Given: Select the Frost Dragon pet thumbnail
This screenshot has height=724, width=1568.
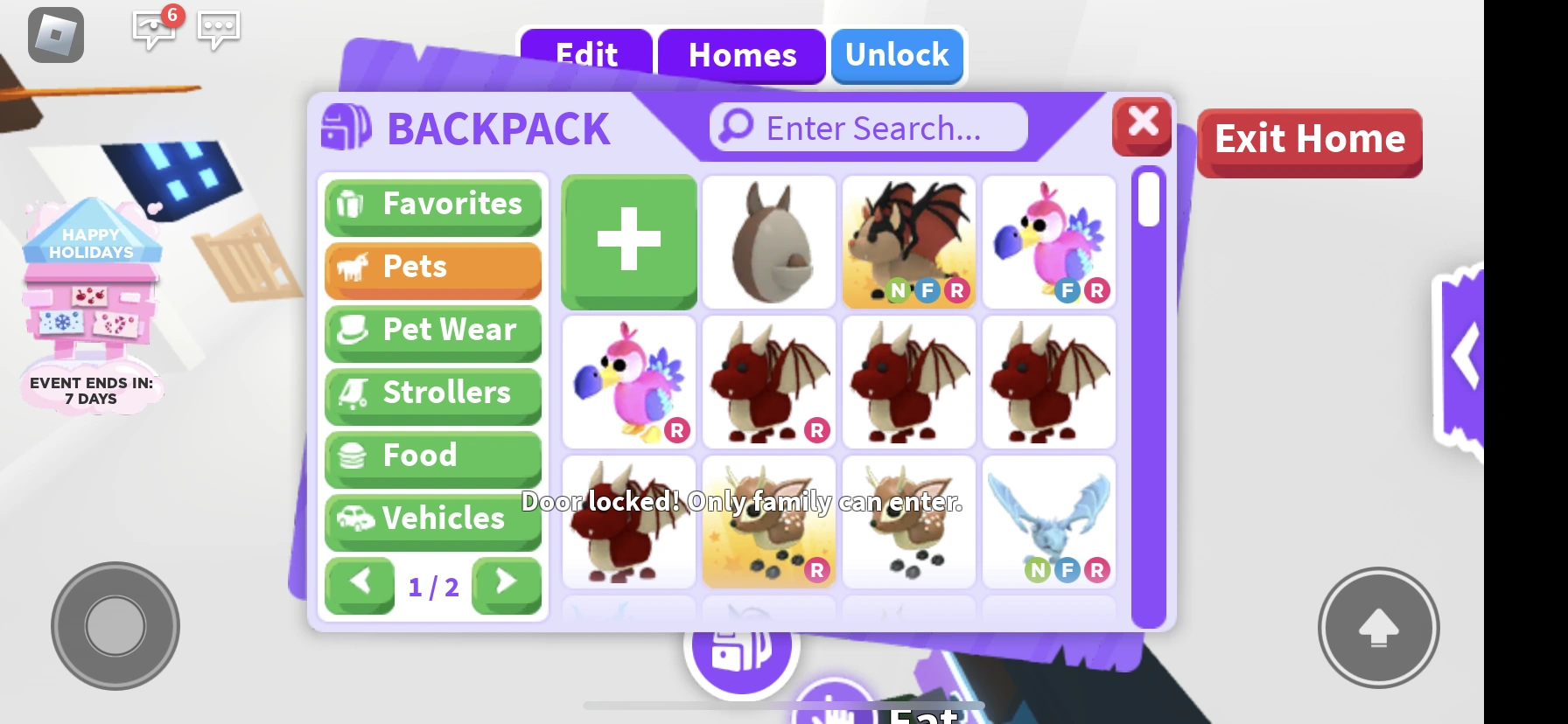Looking at the screenshot, I should coord(1047,522).
